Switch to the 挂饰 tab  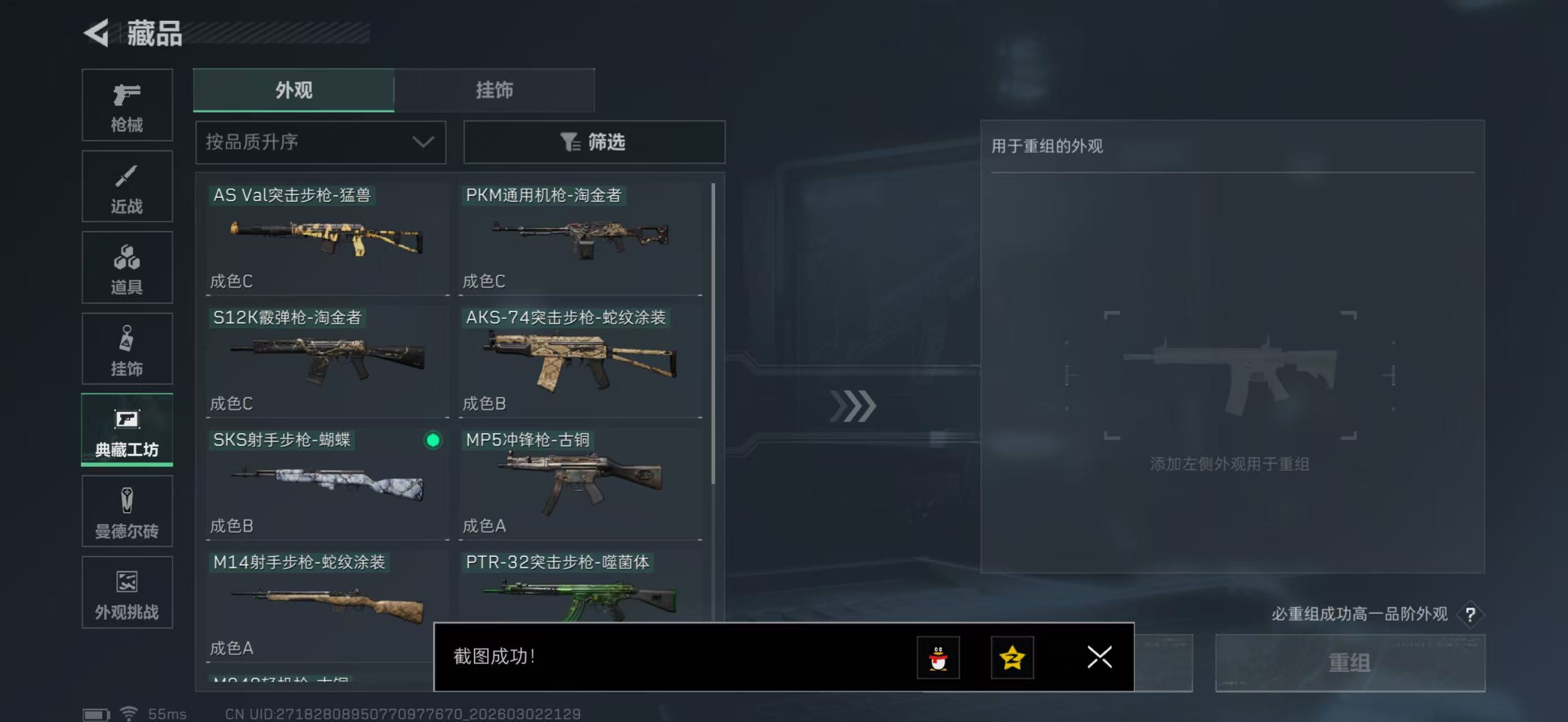tap(494, 90)
